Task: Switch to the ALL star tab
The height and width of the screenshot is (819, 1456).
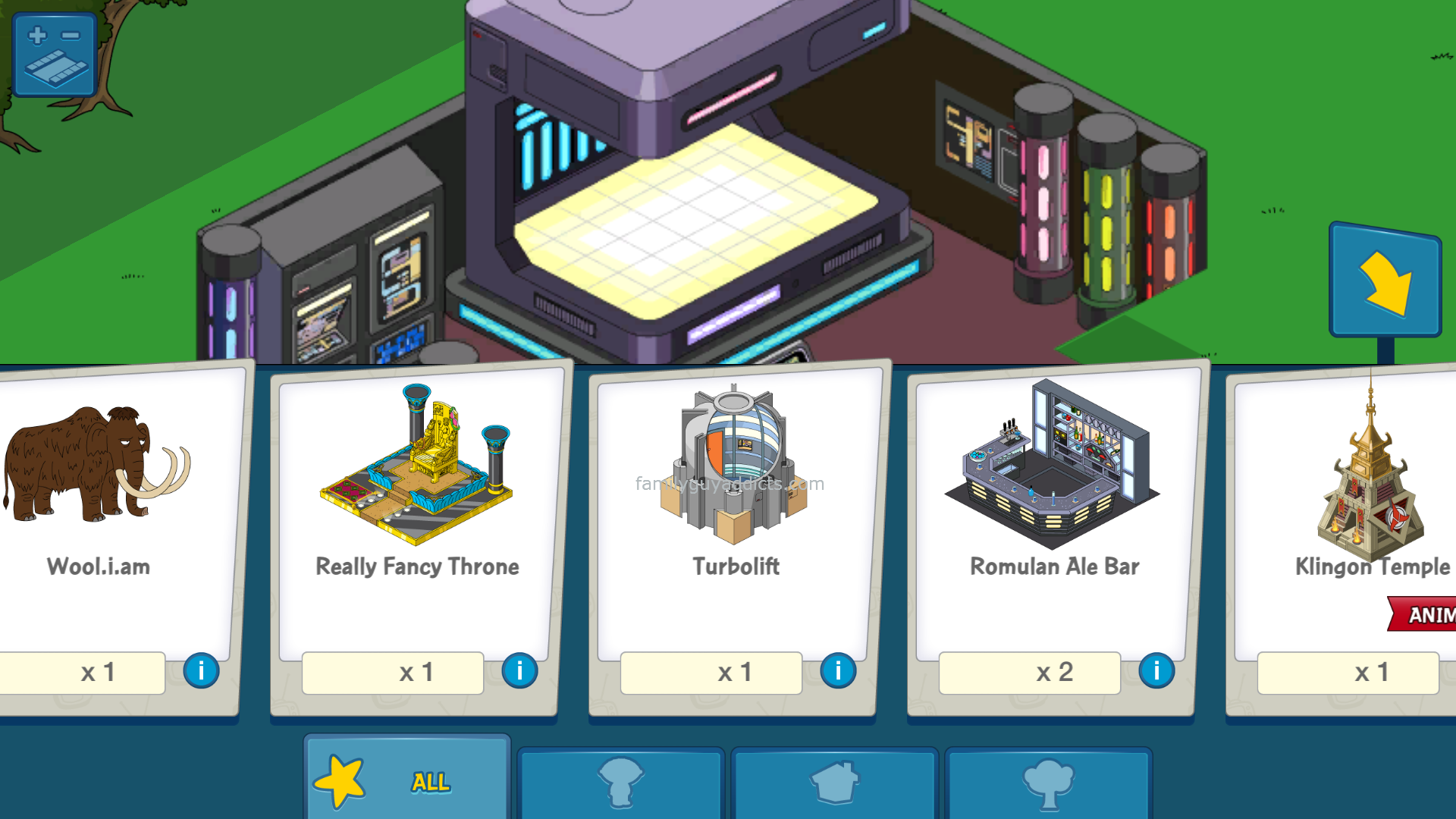Action: [x=407, y=781]
